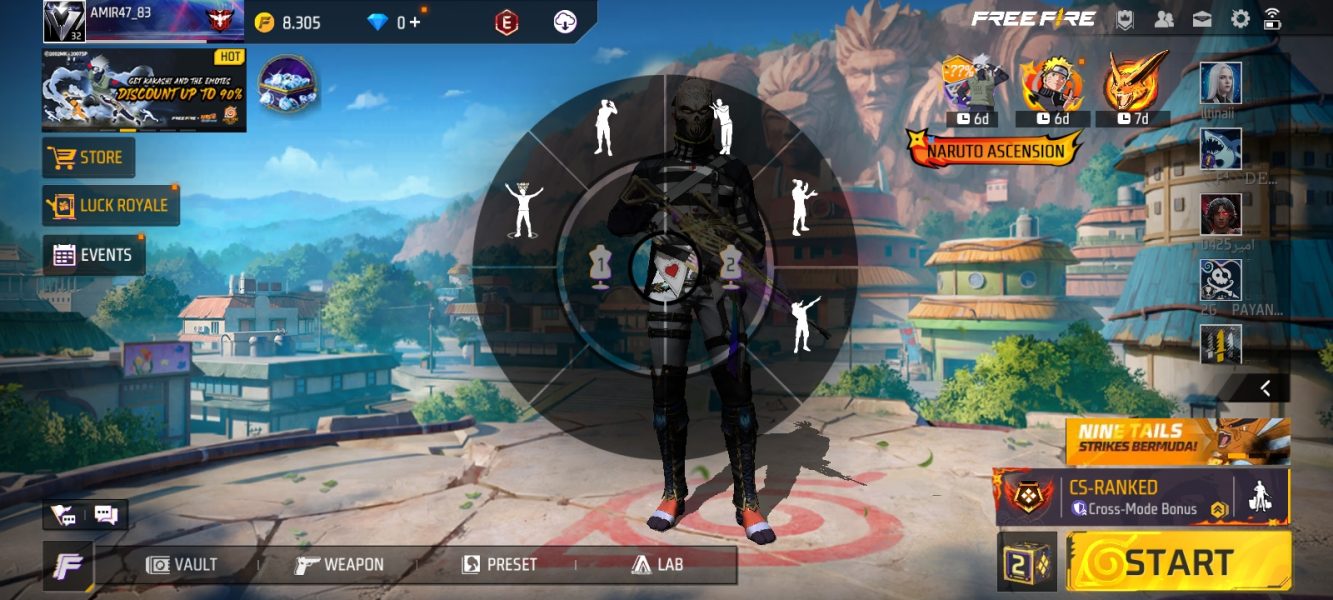Show the EVENTS calendar
Viewport: 1333px width, 600px height.
coord(93,255)
